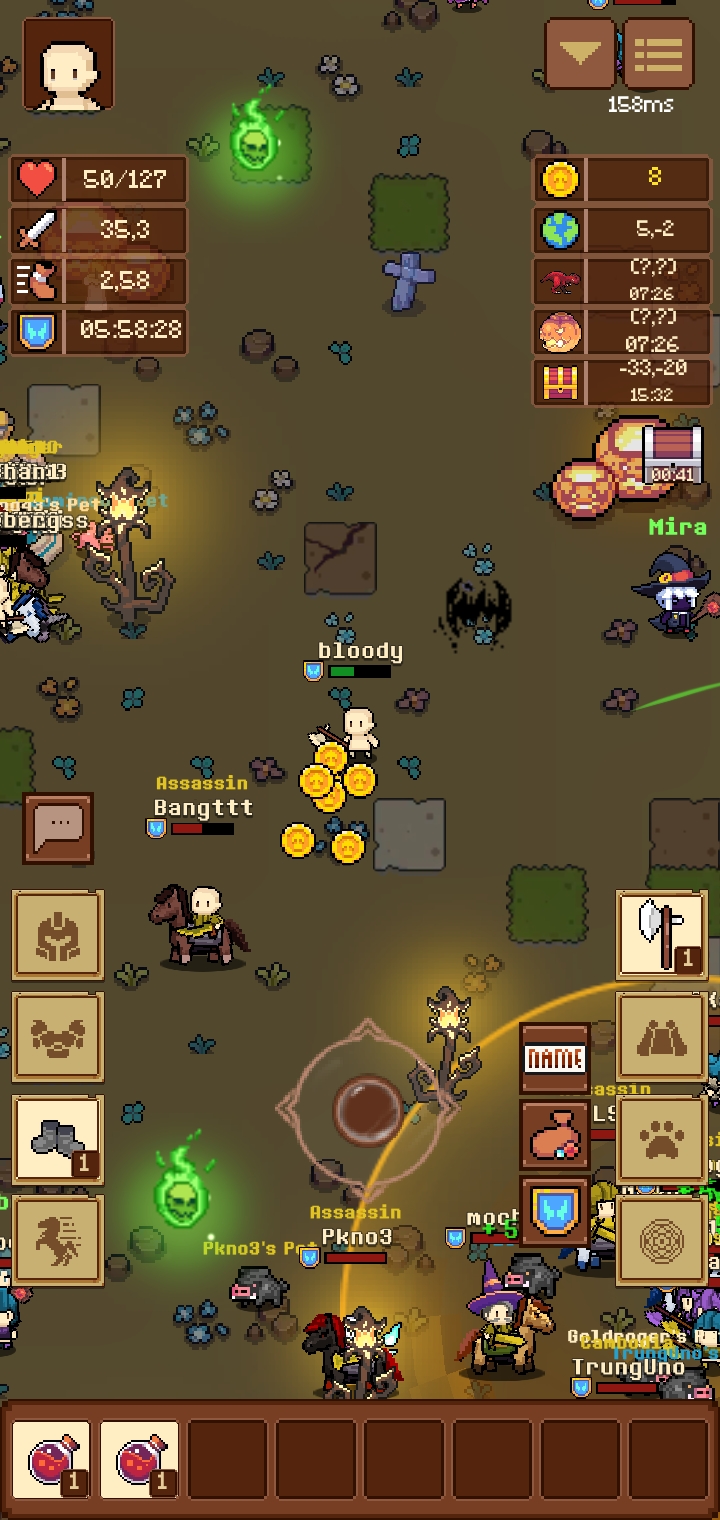The width and height of the screenshot is (720, 1520).
Task: Toggle the horse mount button
Action: (x=58, y=1241)
